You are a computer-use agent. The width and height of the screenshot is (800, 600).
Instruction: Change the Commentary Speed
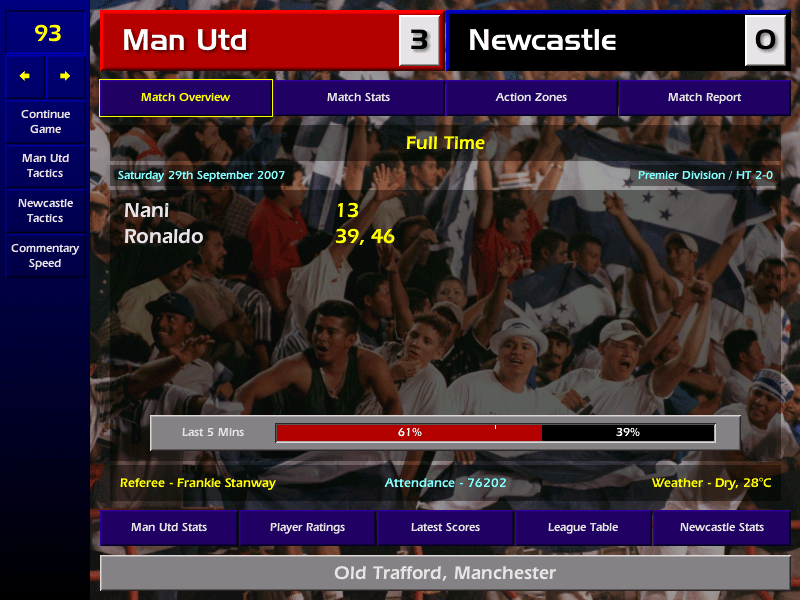coord(45,256)
